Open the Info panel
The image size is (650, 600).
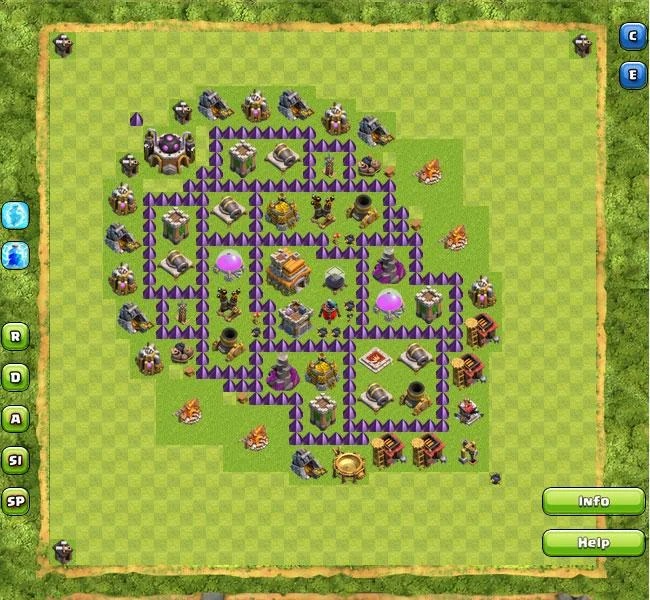pyautogui.click(x=593, y=501)
